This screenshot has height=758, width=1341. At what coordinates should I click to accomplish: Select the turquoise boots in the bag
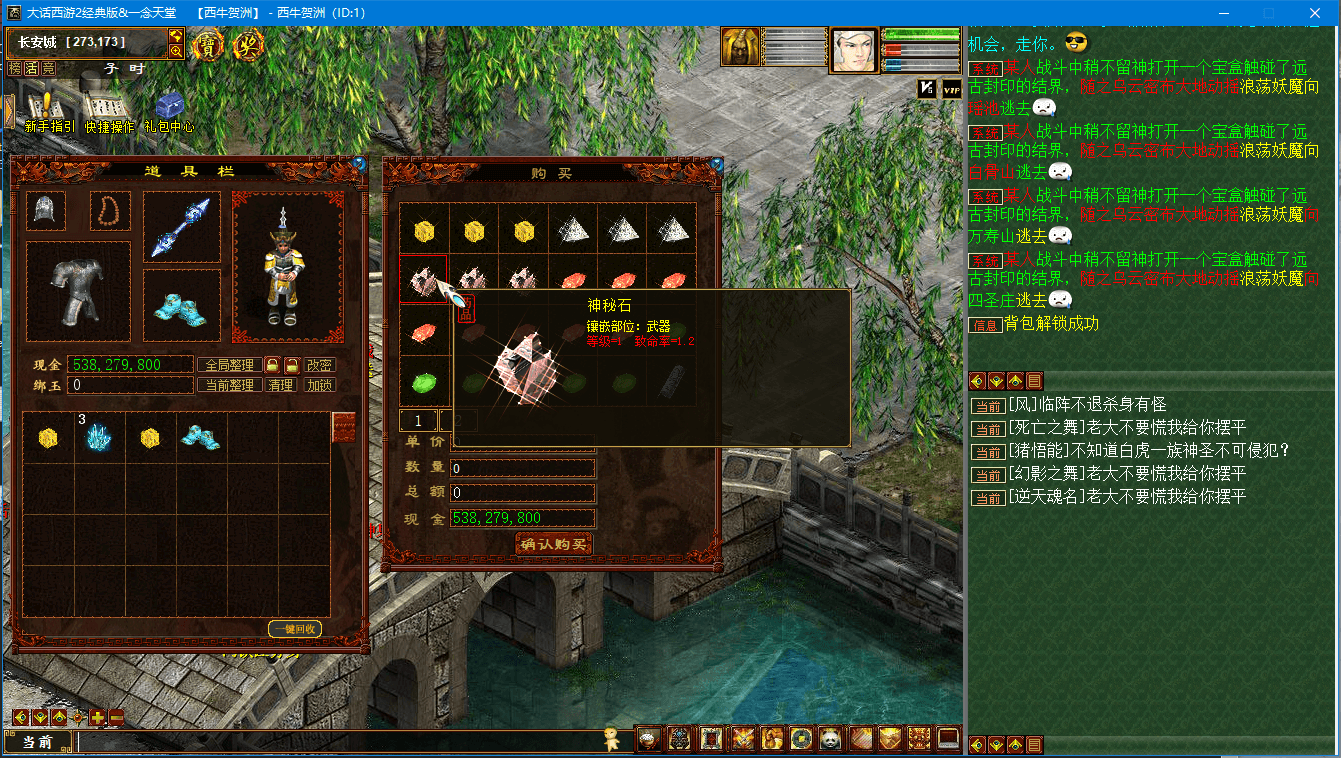[200, 436]
